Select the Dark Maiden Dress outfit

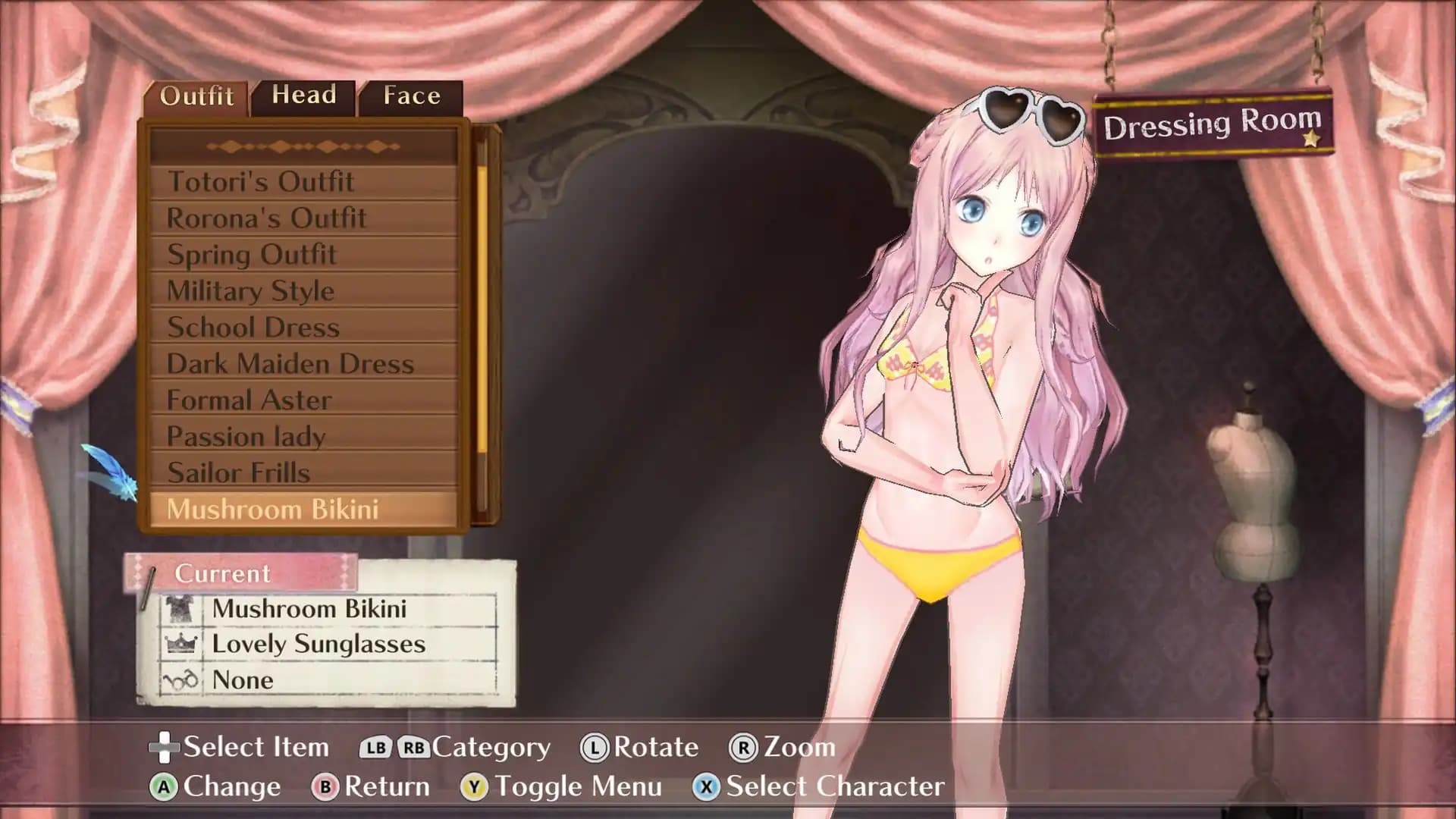290,363
